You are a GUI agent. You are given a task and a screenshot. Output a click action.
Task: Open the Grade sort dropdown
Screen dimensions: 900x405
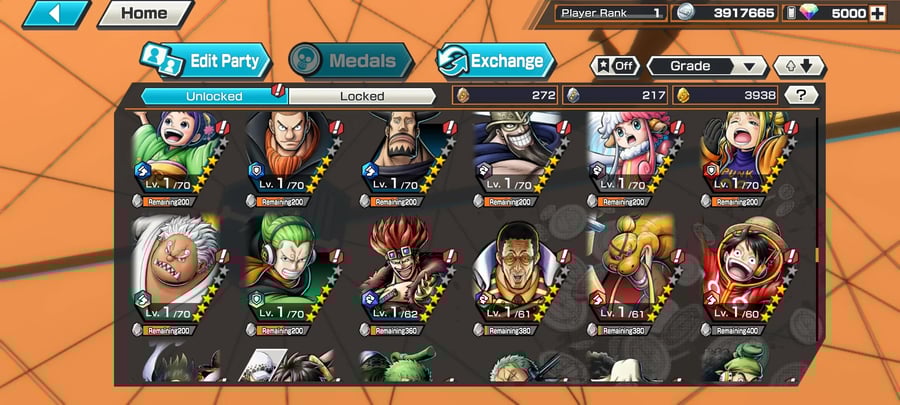tap(708, 66)
